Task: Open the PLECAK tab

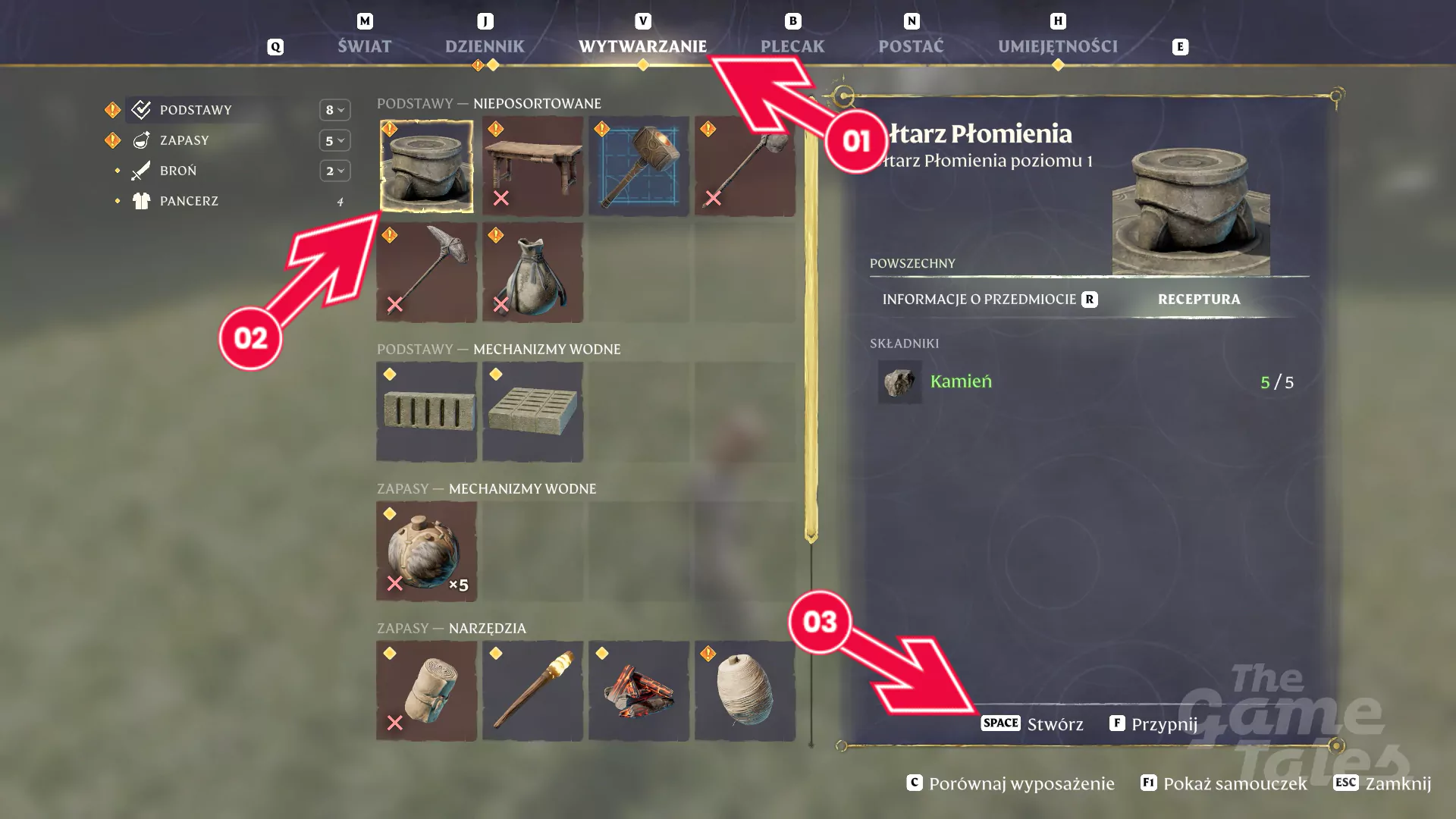Action: coord(792,46)
